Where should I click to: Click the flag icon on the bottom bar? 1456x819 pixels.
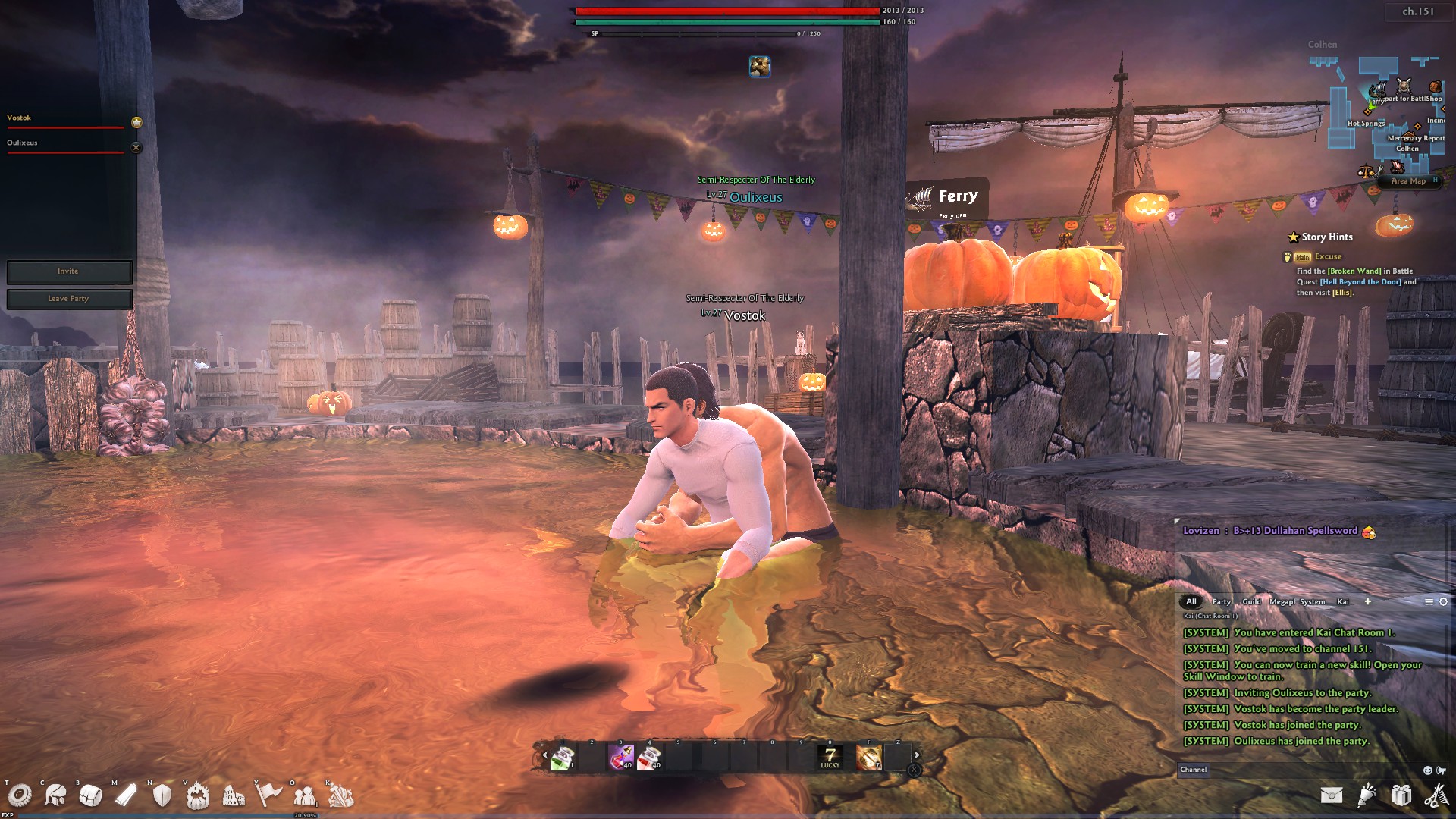(270, 796)
